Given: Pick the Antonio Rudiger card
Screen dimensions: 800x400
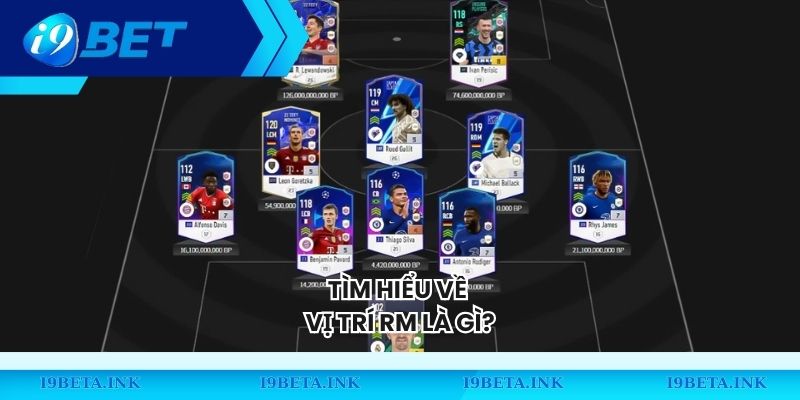Looking at the screenshot, I should (x=467, y=232).
